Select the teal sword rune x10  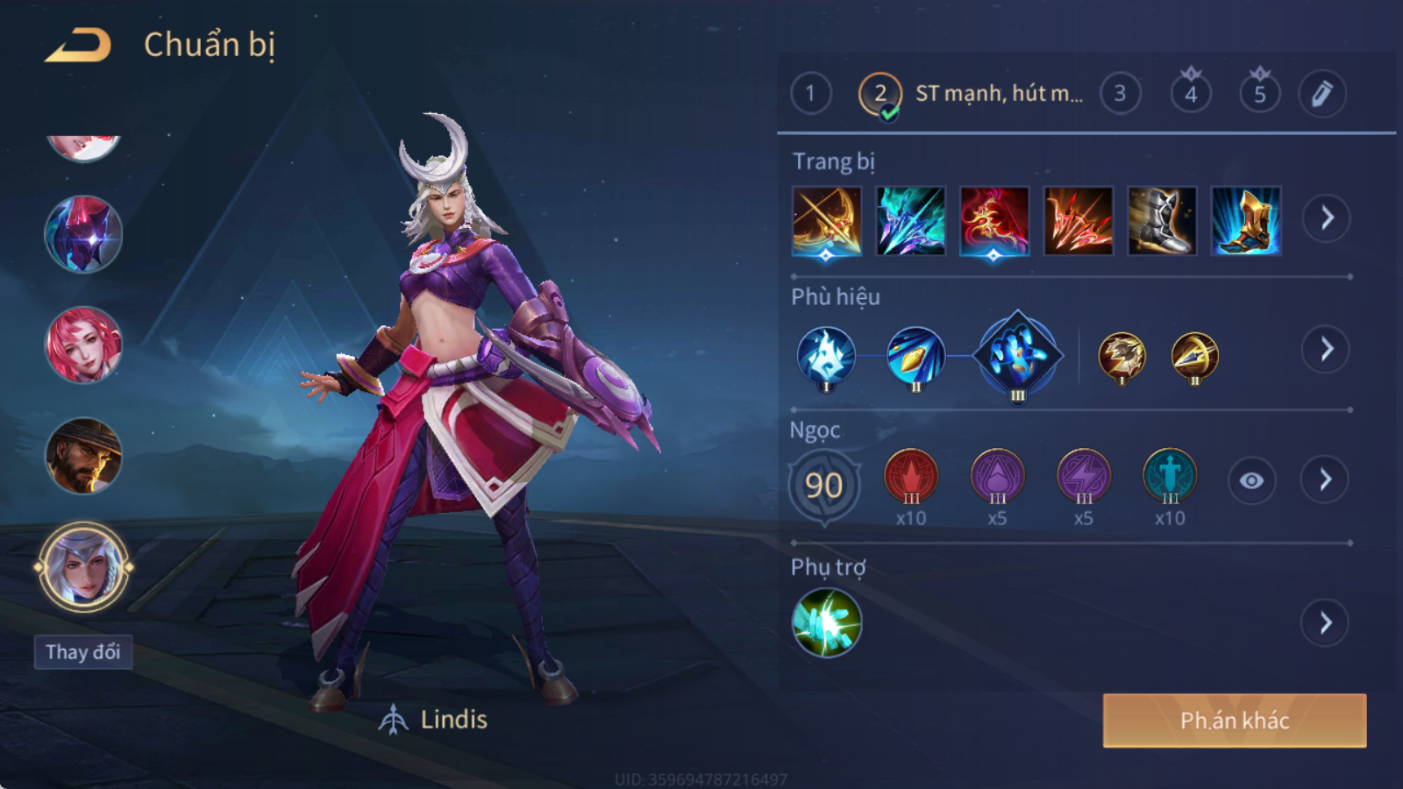[1169, 477]
